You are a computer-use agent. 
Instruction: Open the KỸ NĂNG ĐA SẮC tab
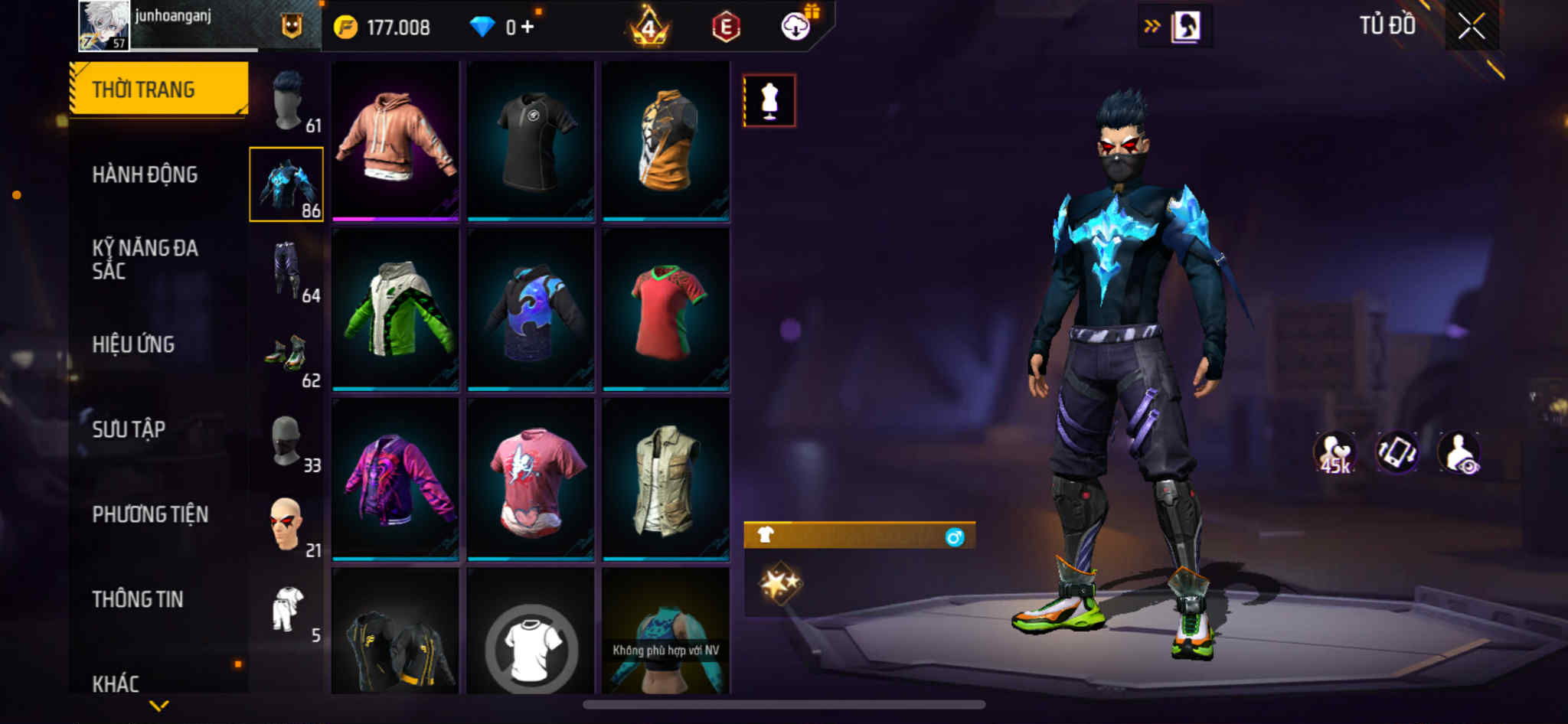(145, 259)
